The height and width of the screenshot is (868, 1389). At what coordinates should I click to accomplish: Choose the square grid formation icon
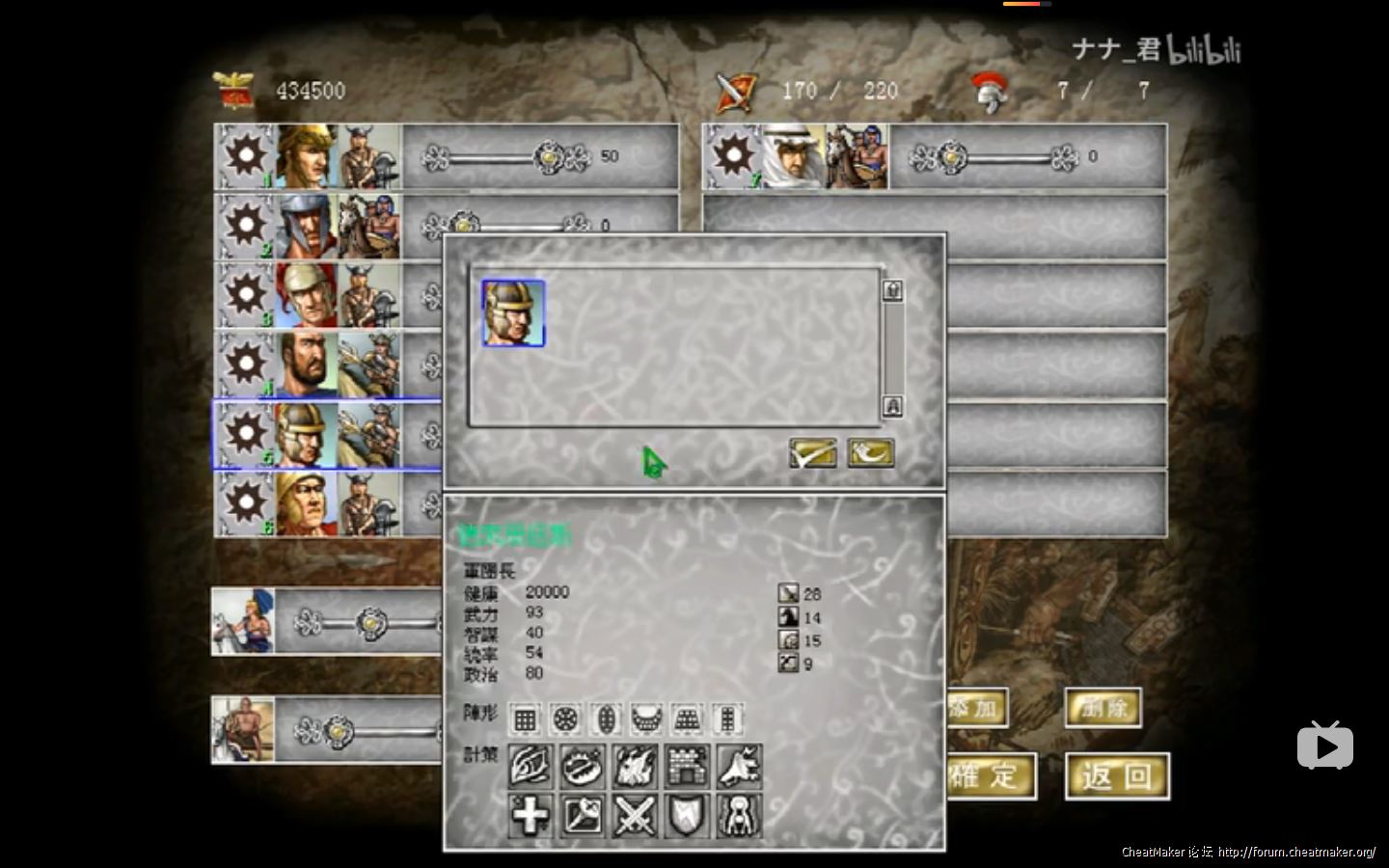(x=524, y=719)
